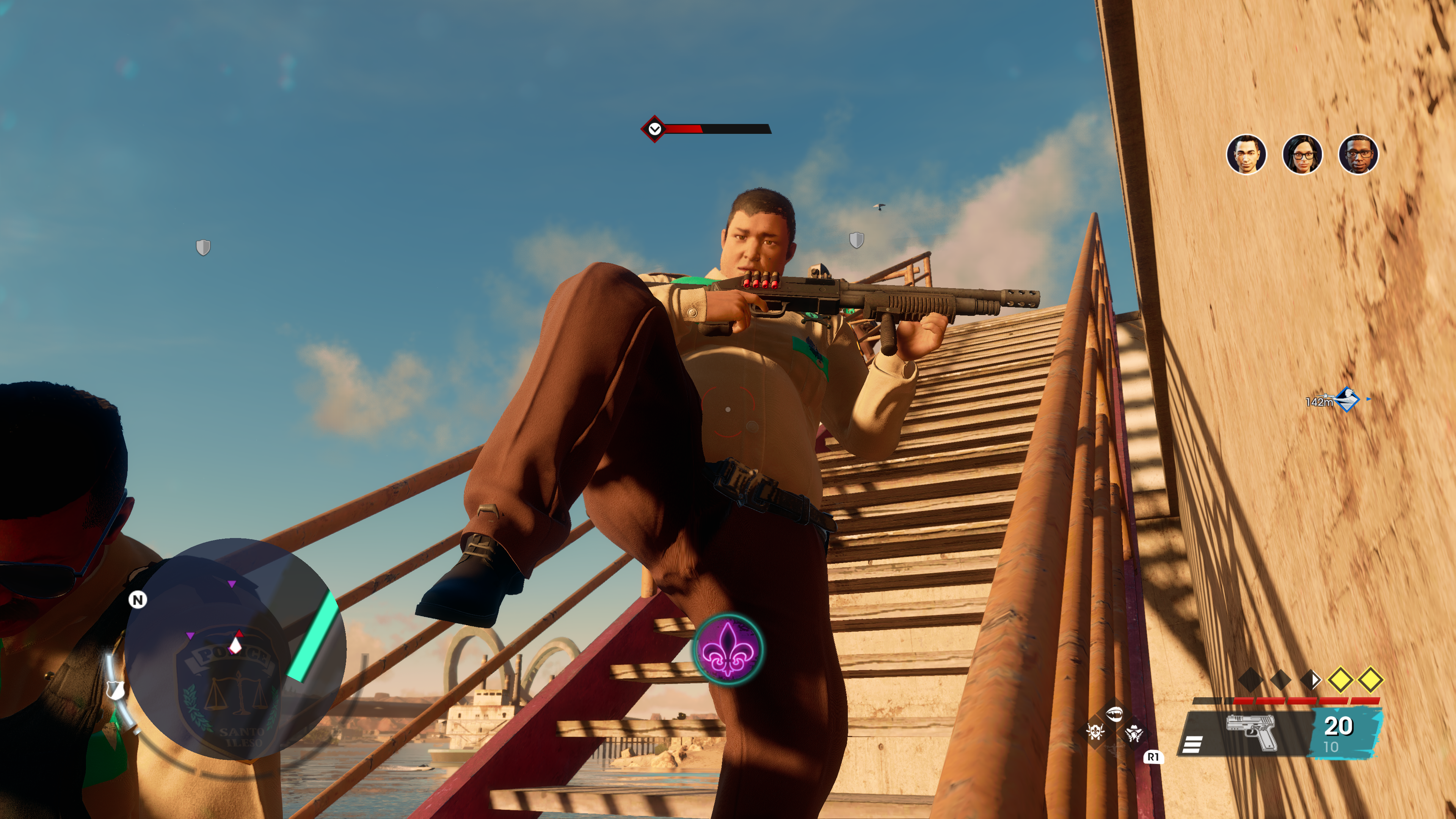Select the police badge notoriety icon
1456x819 pixels.
(115, 690)
